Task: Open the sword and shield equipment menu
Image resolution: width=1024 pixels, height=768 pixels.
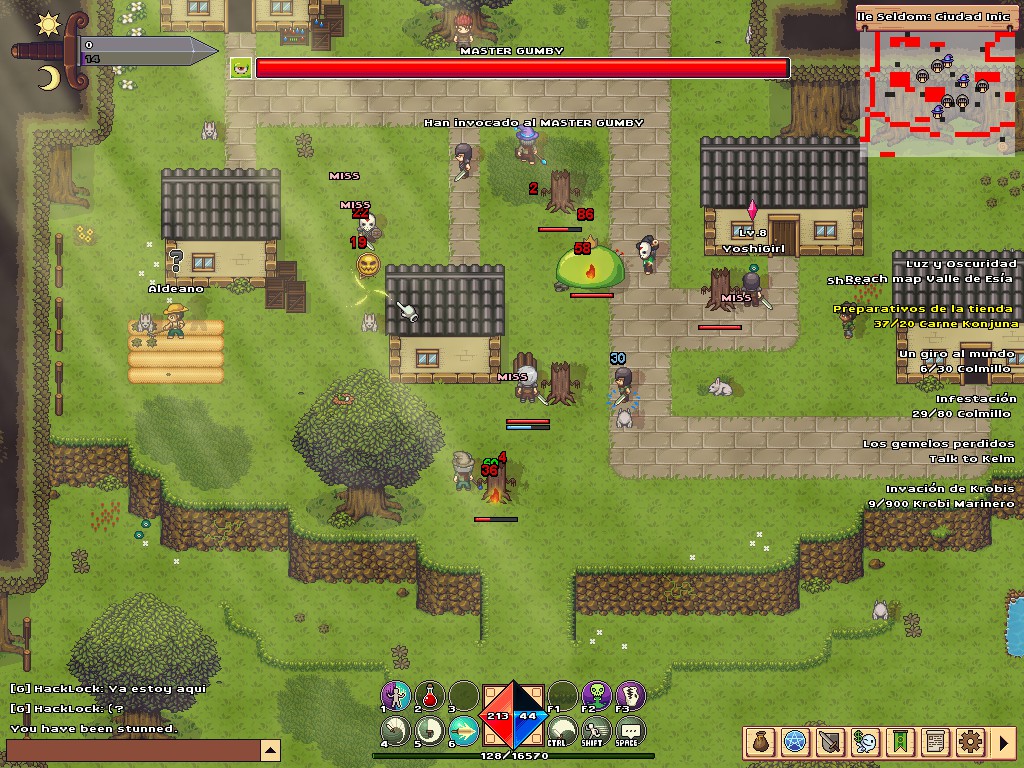Action: point(831,742)
